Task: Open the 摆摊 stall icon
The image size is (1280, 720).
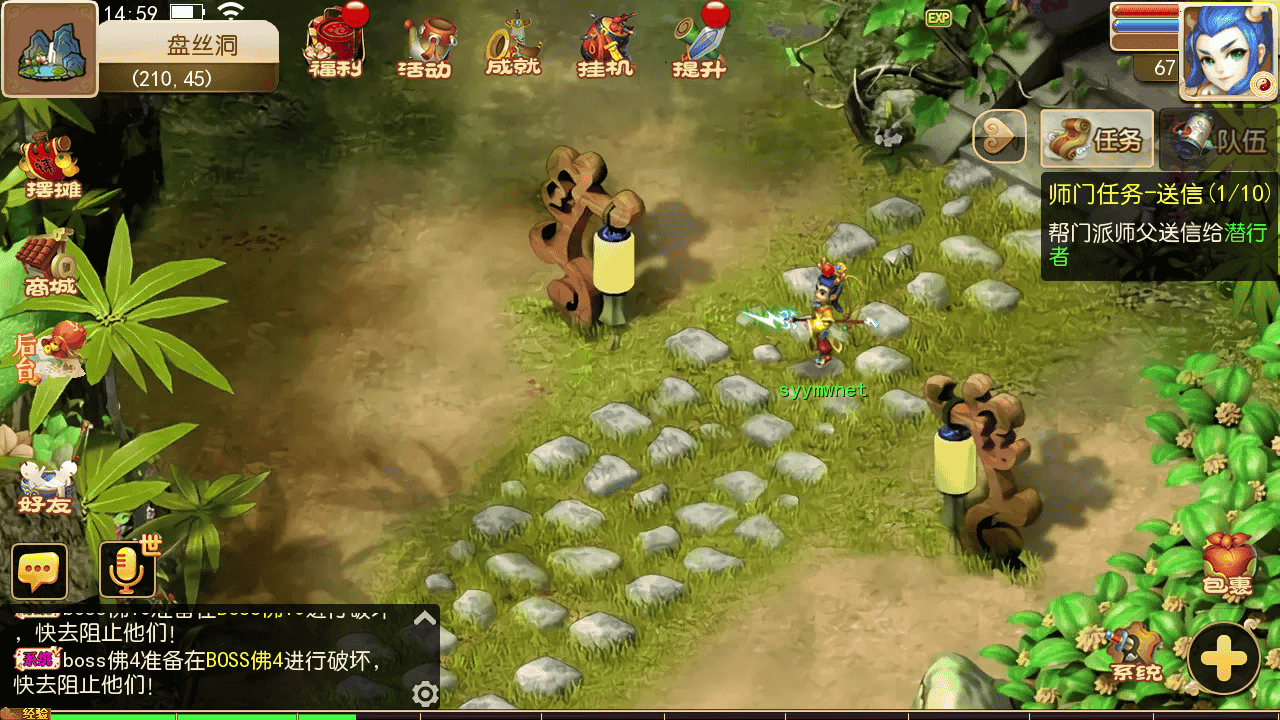Action: point(52,166)
